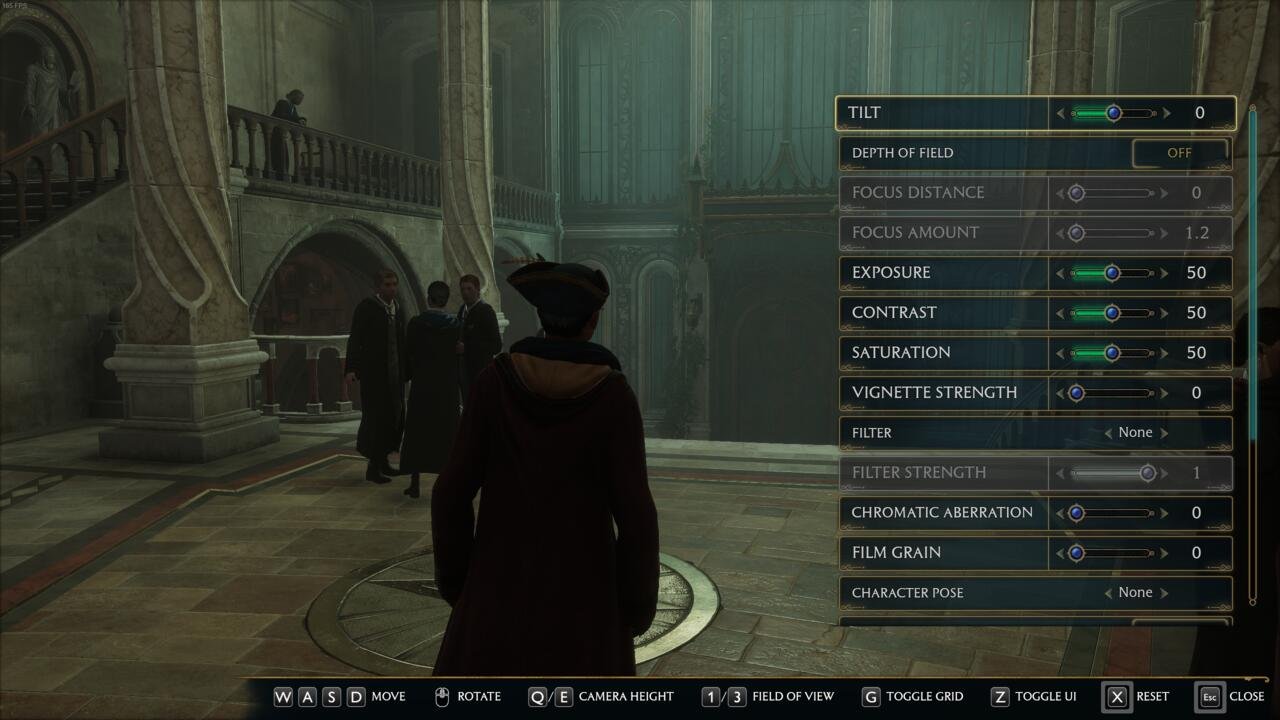Toggle the Depth of Field OFF switch

click(x=1179, y=153)
